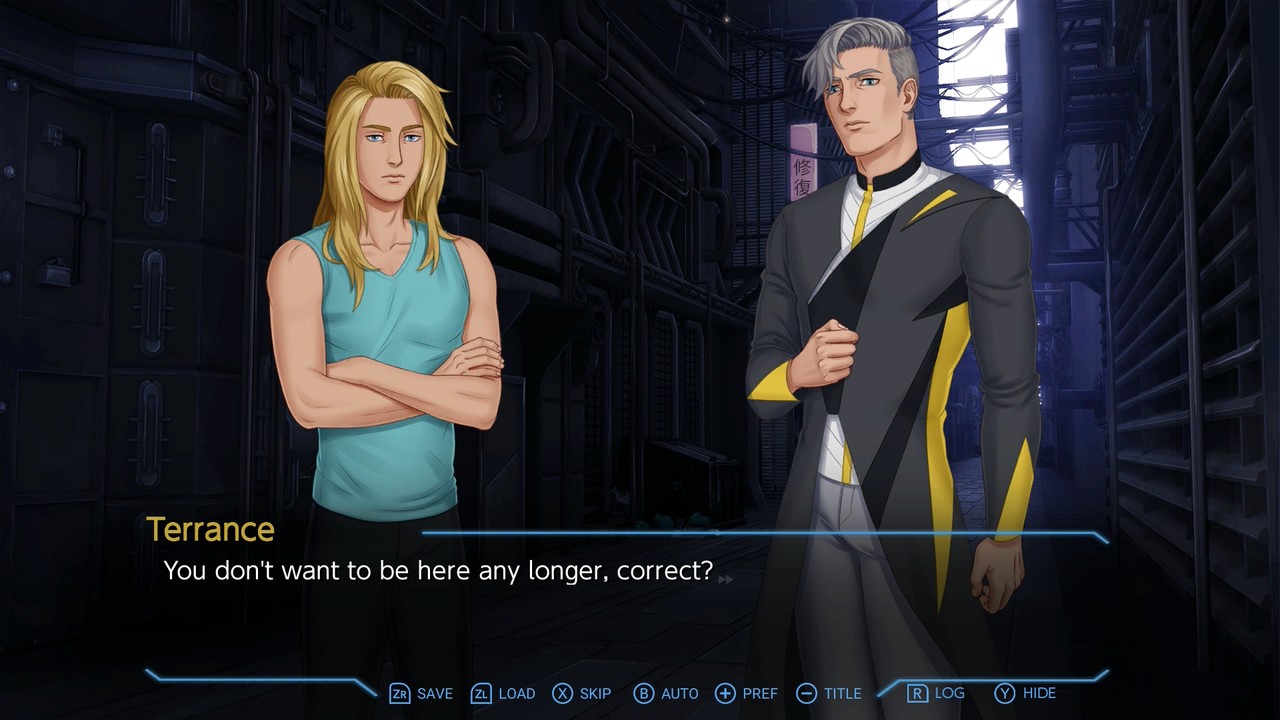Image resolution: width=1280 pixels, height=720 pixels.
Task: Open preferences via the + PREF icon
Action: [x=724, y=693]
